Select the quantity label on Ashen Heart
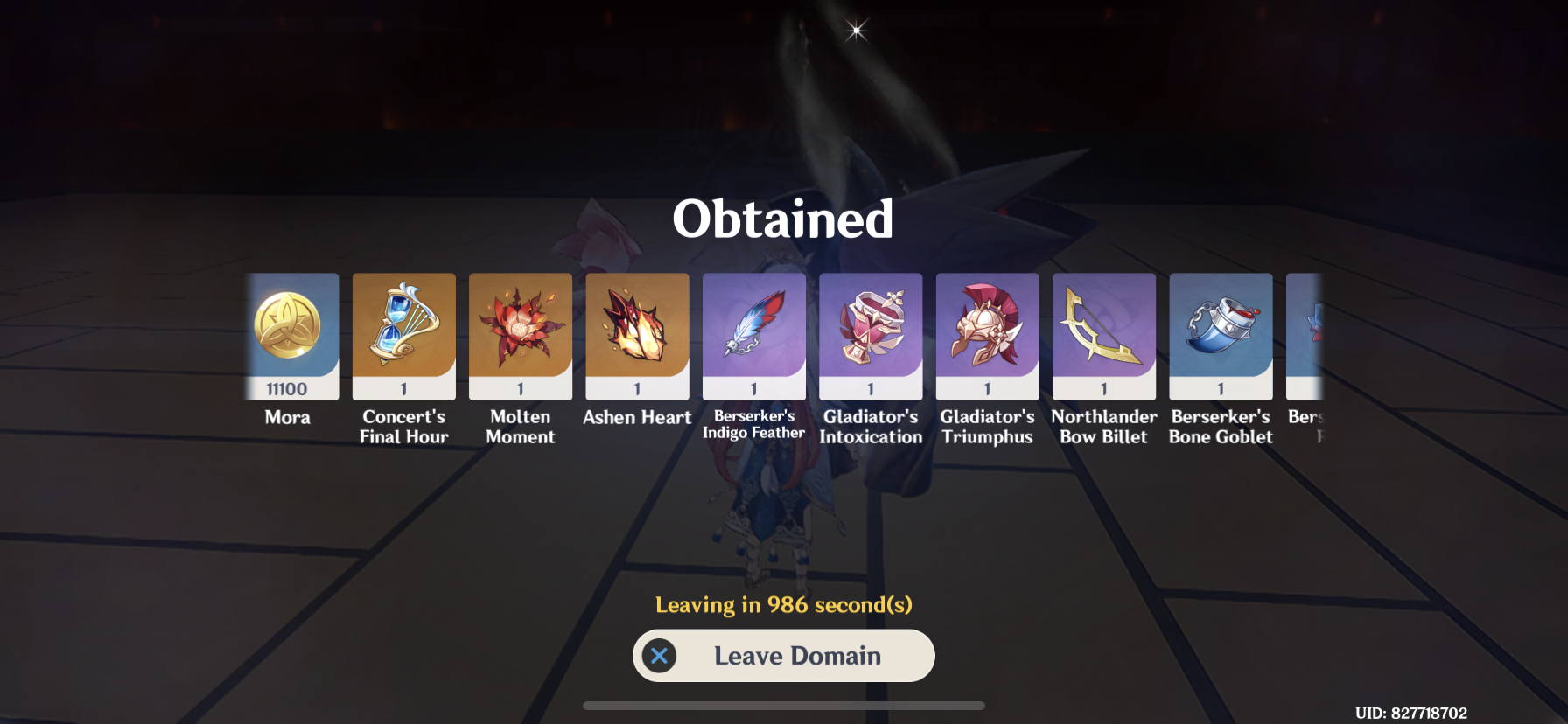 [x=637, y=389]
